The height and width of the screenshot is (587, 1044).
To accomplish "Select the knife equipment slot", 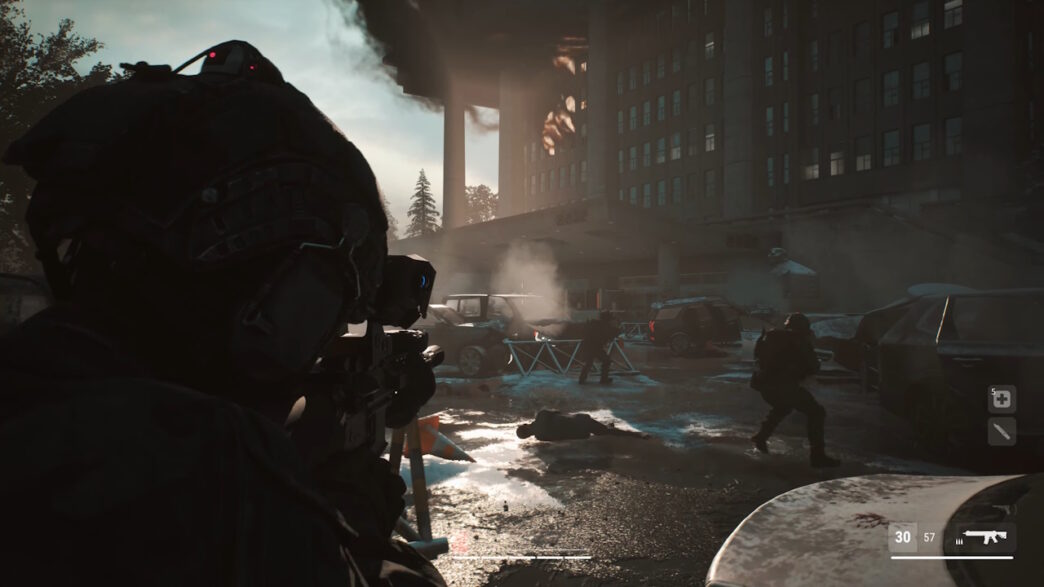I will pos(1002,431).
